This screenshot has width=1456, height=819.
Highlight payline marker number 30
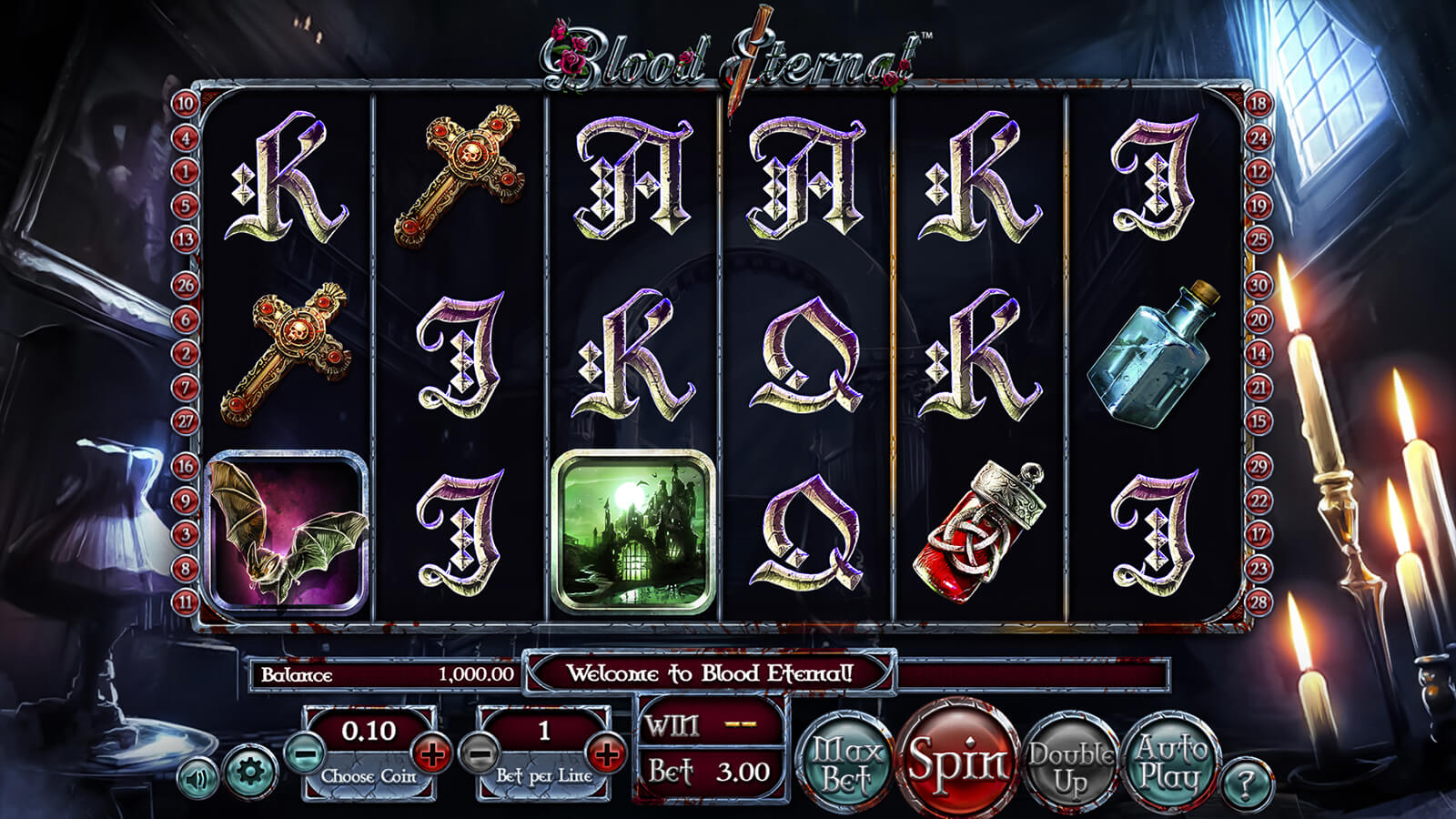point(1259,285)
